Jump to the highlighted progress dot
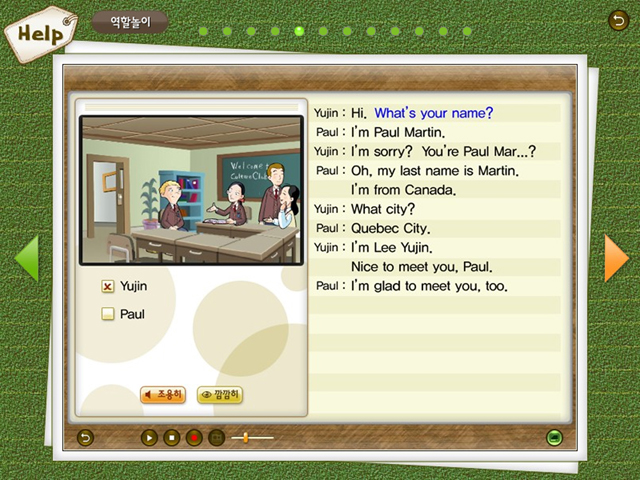 299,31
